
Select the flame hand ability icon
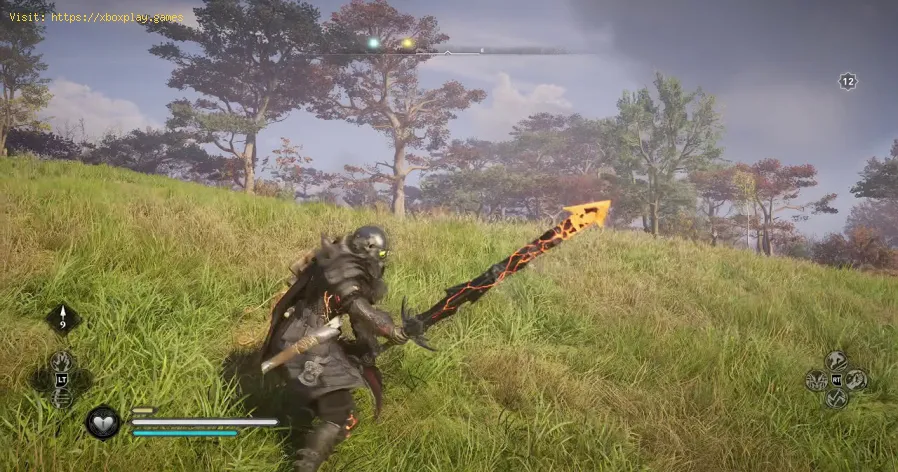coord(62,360)
